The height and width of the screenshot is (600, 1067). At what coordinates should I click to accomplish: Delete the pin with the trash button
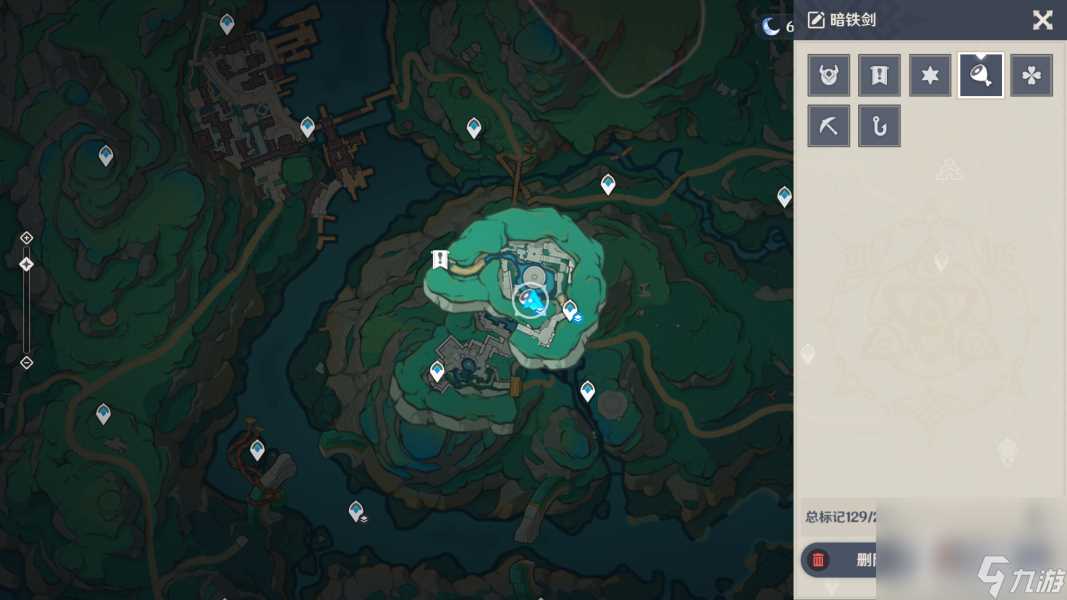pos(819,560)
